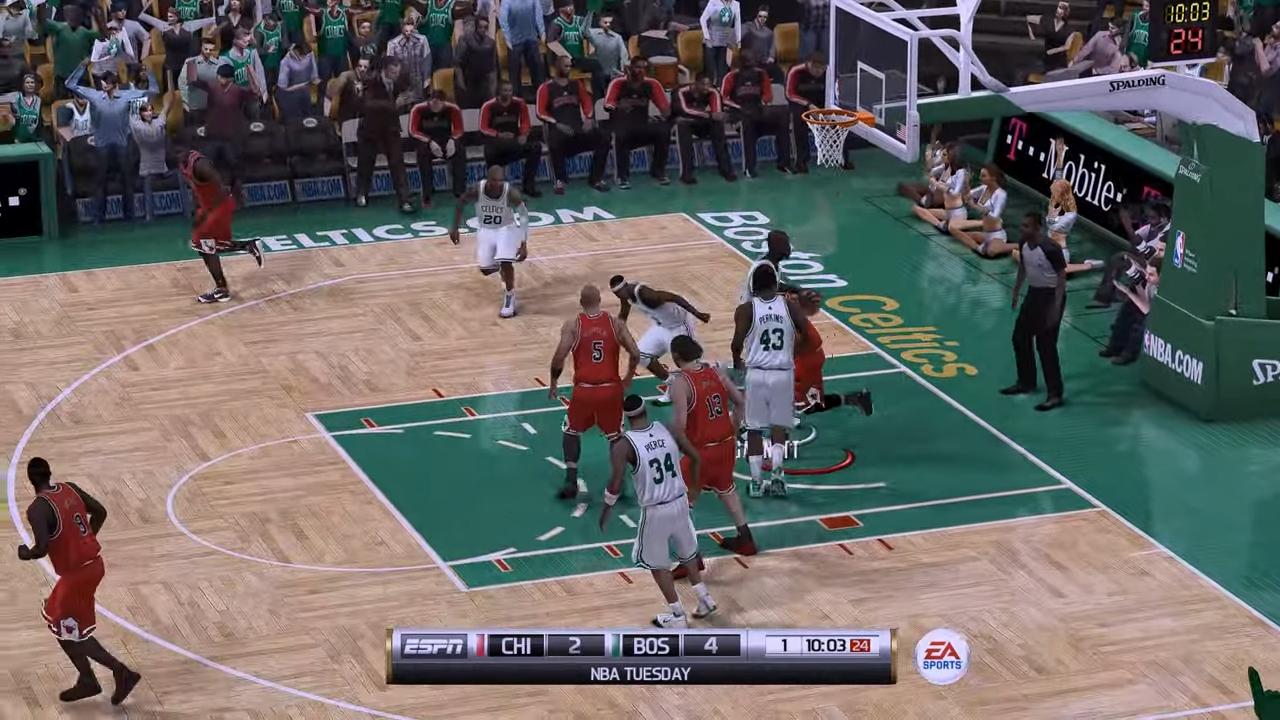Expand the game clock showing 10:03
The height and width of the screenshot is (720, 1280).
827,646
